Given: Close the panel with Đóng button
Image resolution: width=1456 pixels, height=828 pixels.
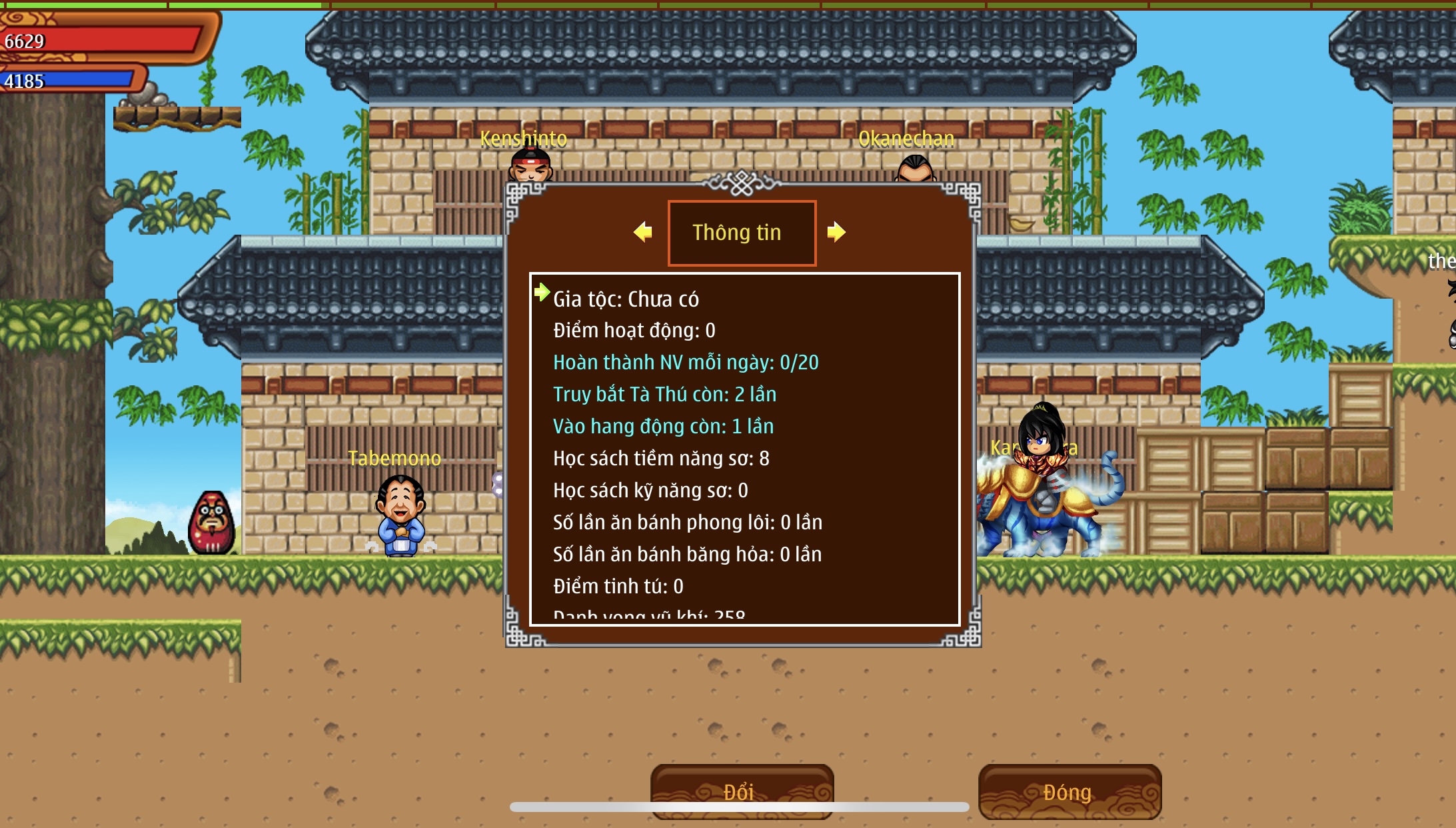Looking at the screenshot, I should coord(1069,791).
